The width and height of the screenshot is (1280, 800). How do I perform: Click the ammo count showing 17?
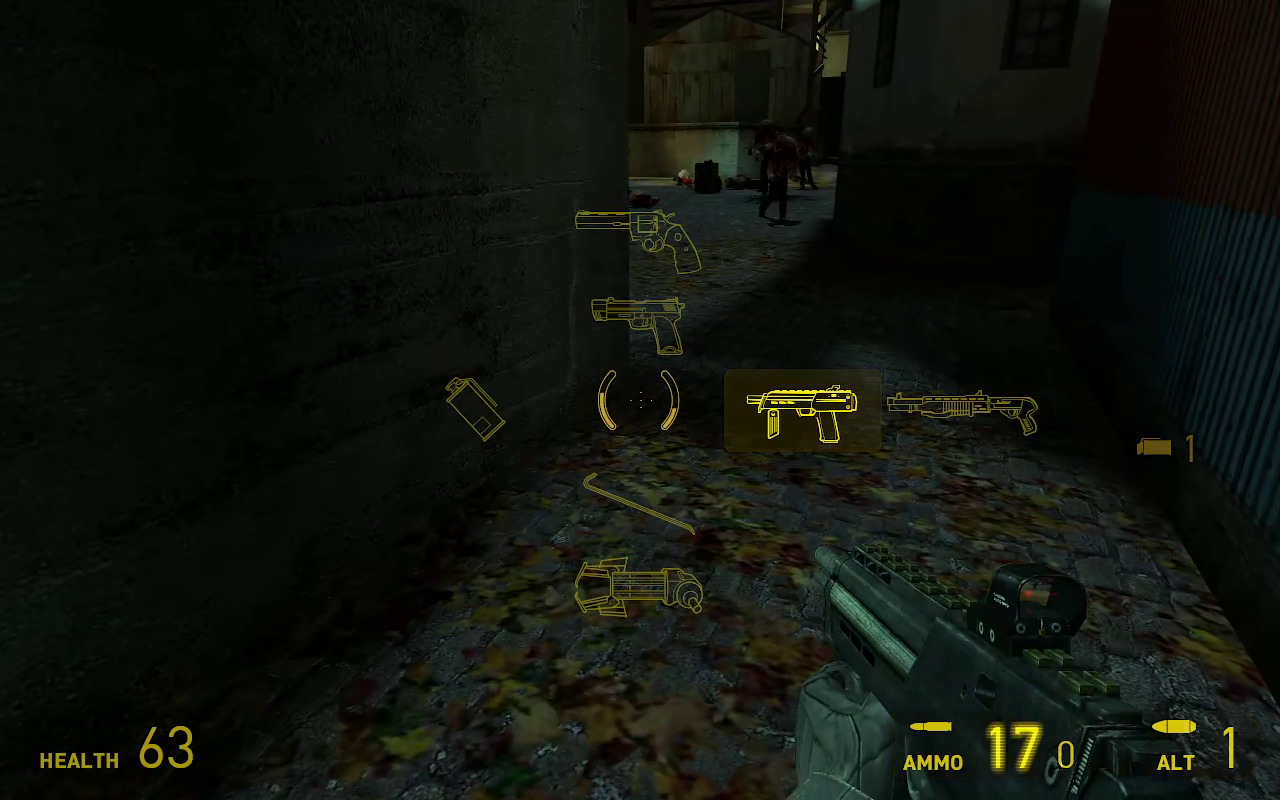pyautogui.click(x=1014, y=748)
